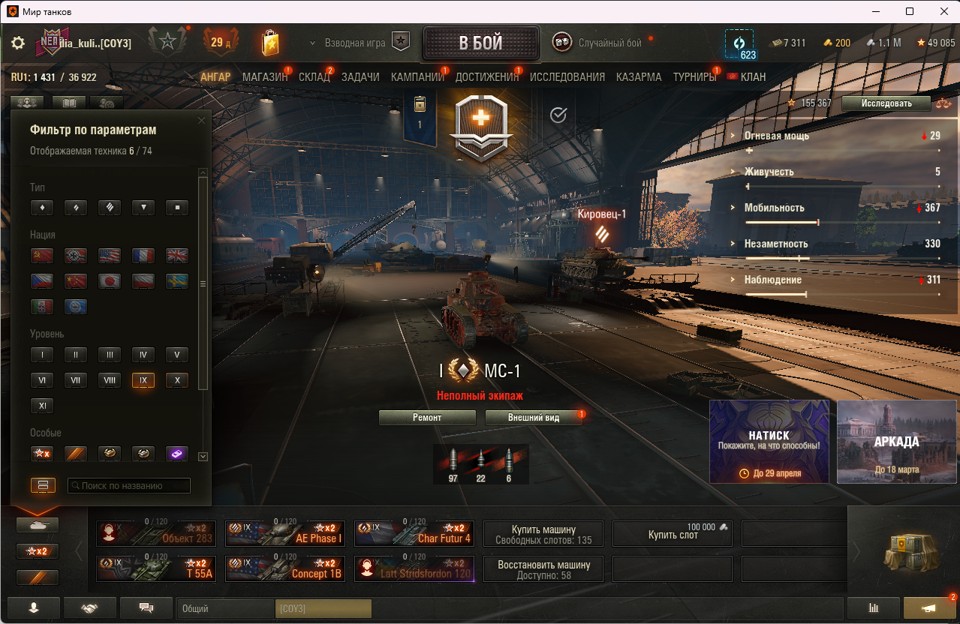Open the СКЛАД tab
Screen dimensions: 960x624
(314, 77)
